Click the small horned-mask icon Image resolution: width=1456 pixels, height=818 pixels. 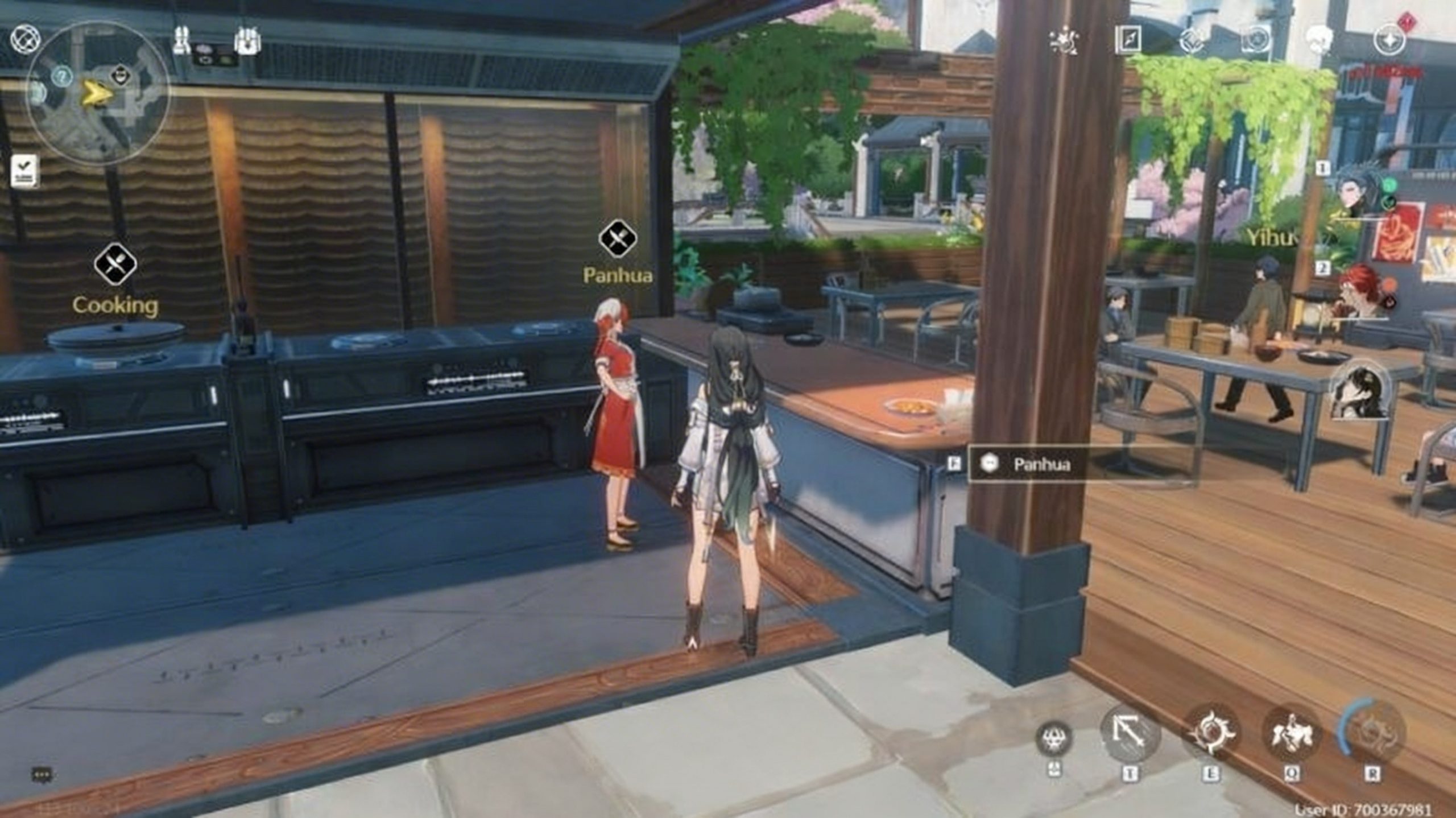point(1055,738)
